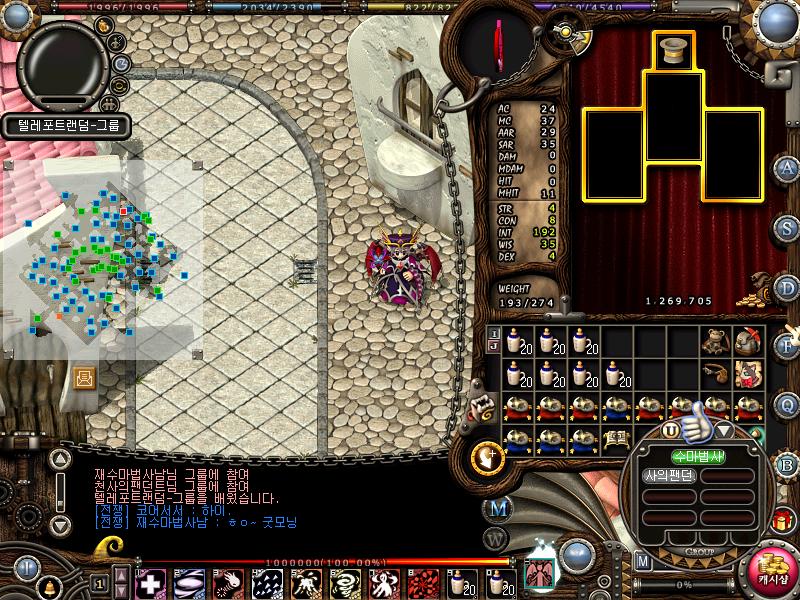Select group member 수마법사 in the group panel
Image resolution: width=800 pixels, height=600 pixels.
pyautogui.click(x=696, y=457)
